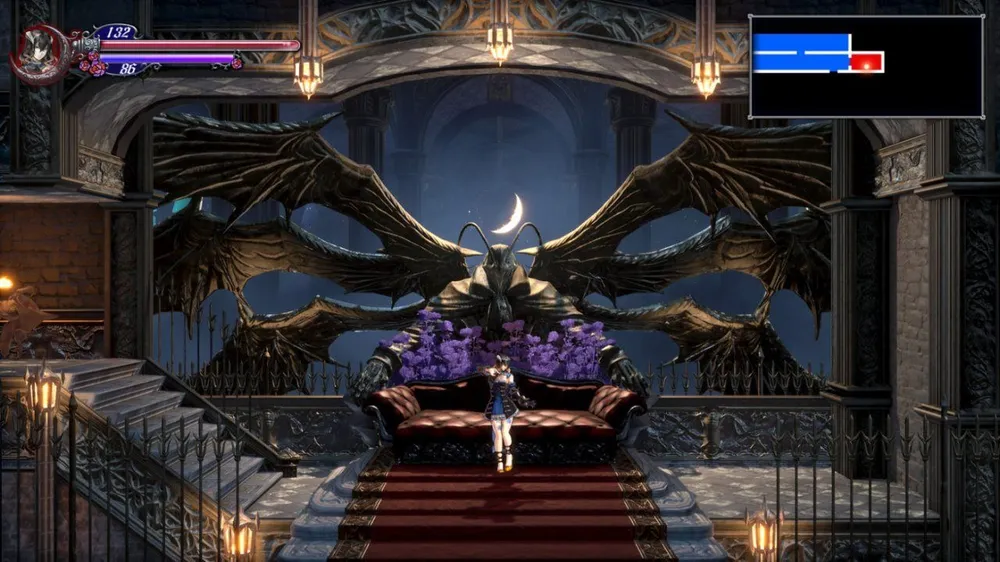Viewport: 1000px width, 562px height.
Task: Click the minimap in the corner
Action: (x=866, y=66)
